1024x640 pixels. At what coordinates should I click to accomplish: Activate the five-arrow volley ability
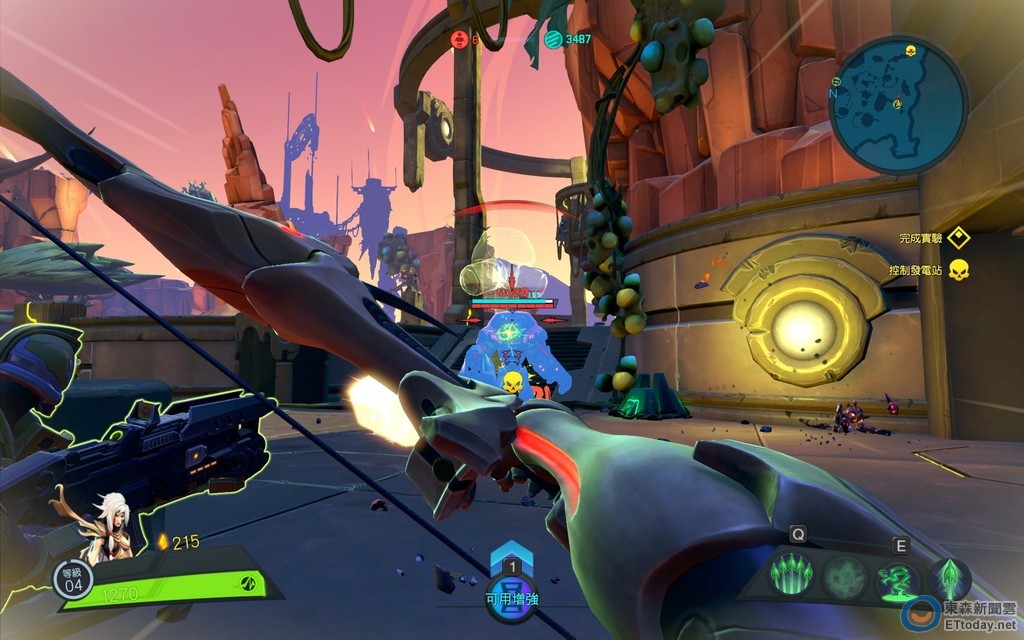pyautogui.click(x=791, y=578)
